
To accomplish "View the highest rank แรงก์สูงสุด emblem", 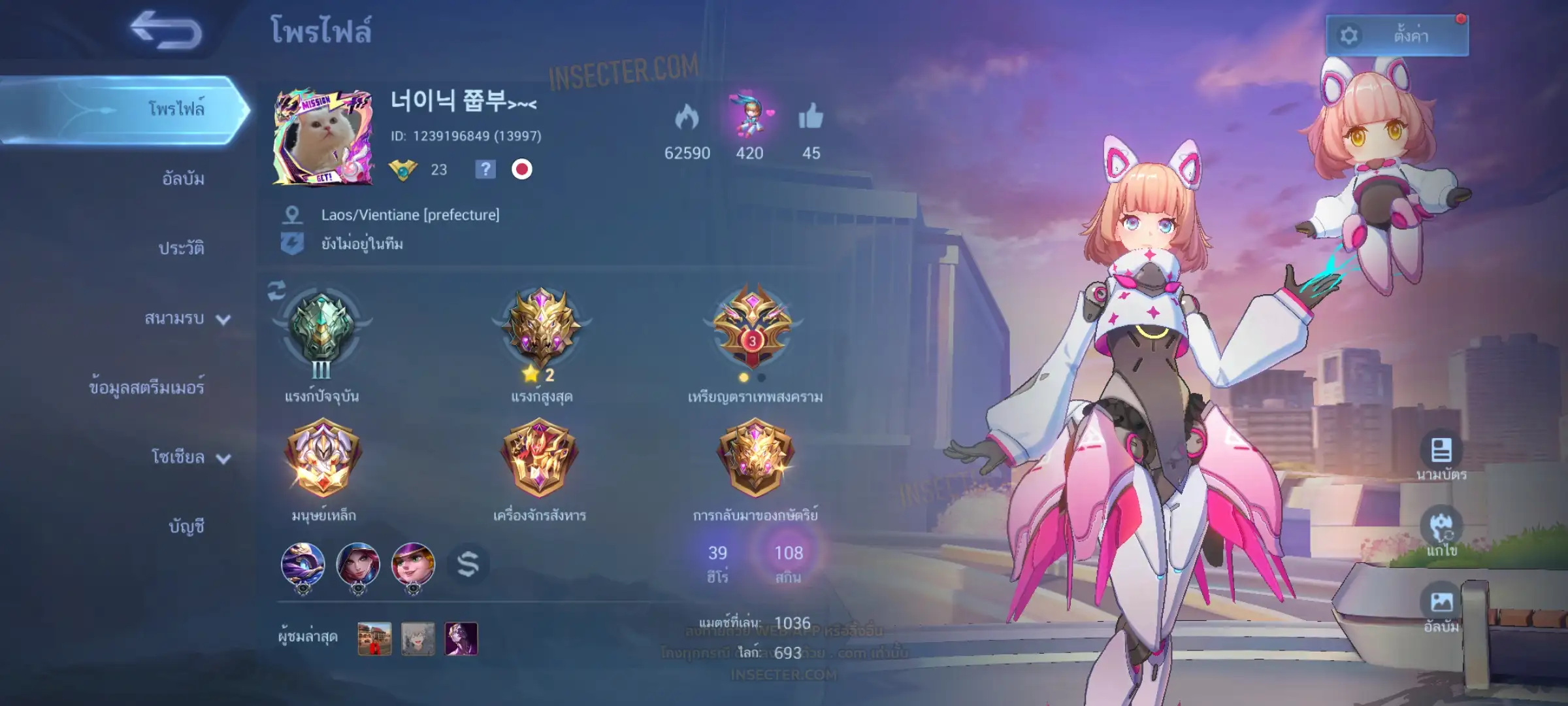I will point(541,328).
